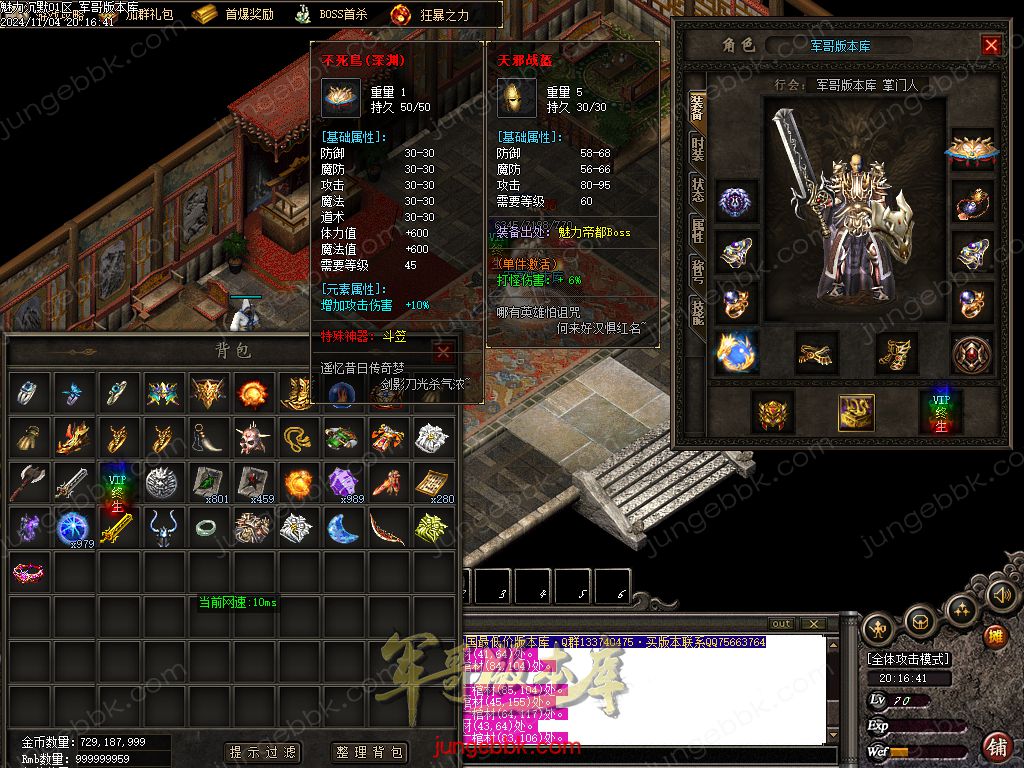1024x768 pixels.
Task: Close the character (角色) panel
Action: 990,45
